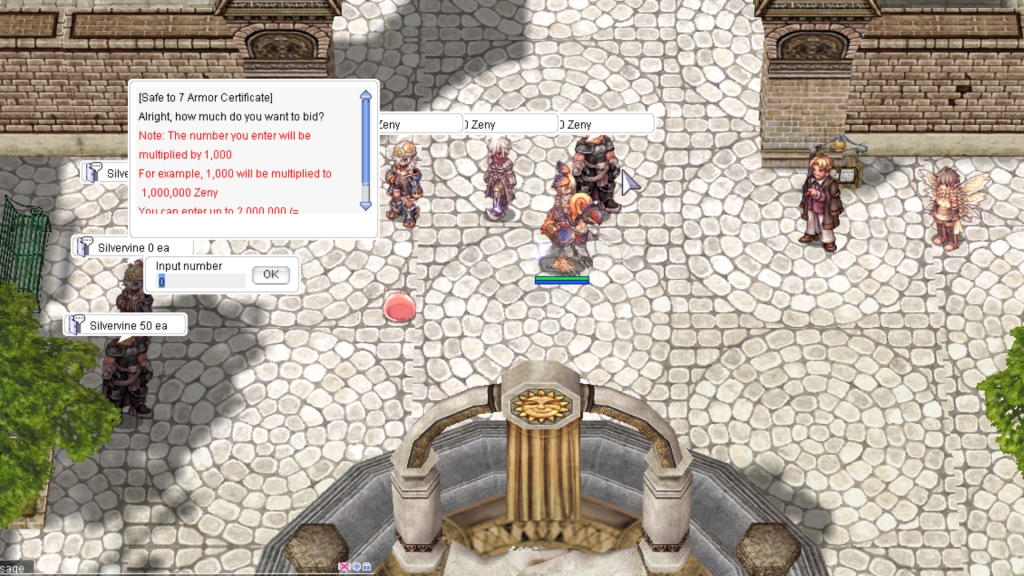Open the Silvervine 0 ea shop sign
Screen dimensions: 1024x576
coord(126,246)
